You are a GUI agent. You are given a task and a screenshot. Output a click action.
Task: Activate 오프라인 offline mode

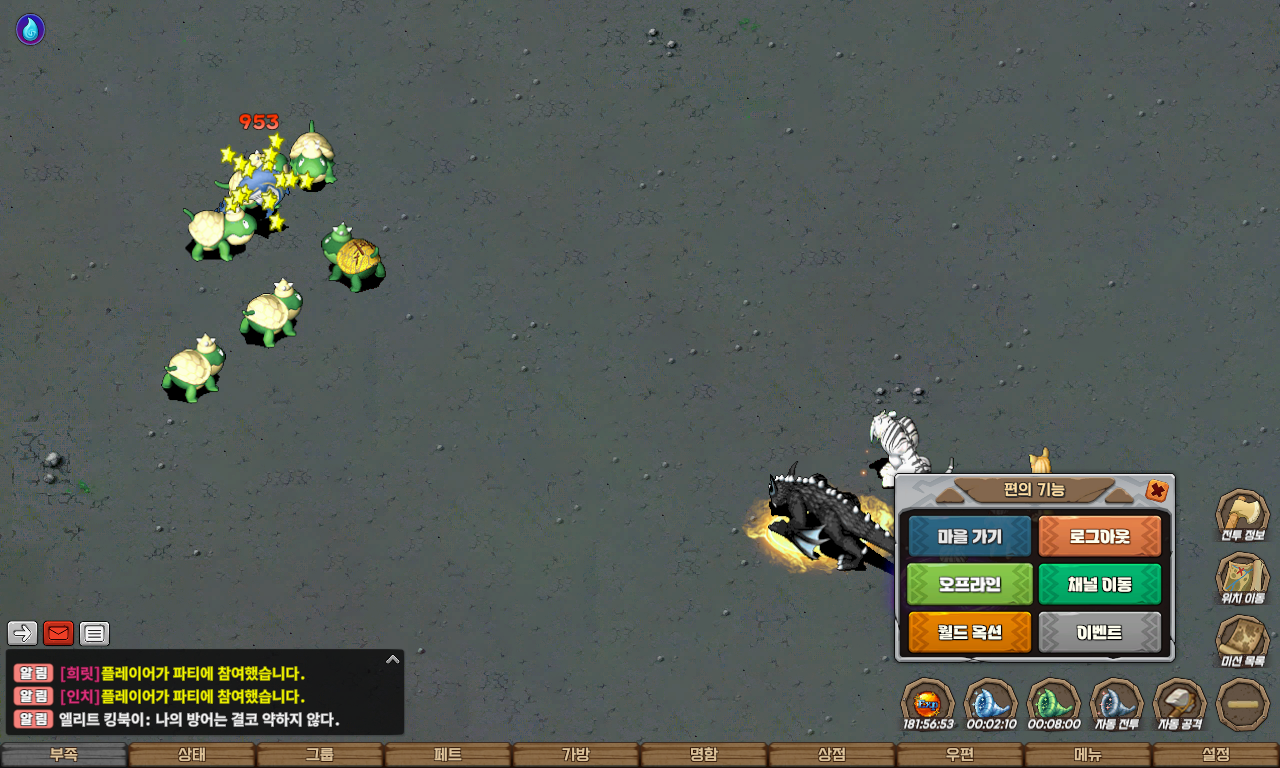pos(969,584)
